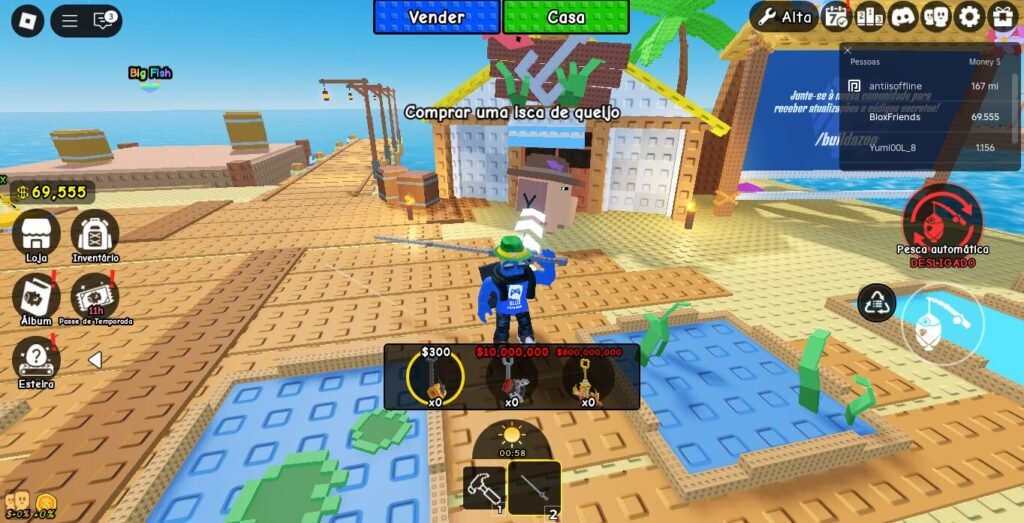1024x523 pixels.
Task: Open the Esteira conveyor menu
Action: coord(36,358)
